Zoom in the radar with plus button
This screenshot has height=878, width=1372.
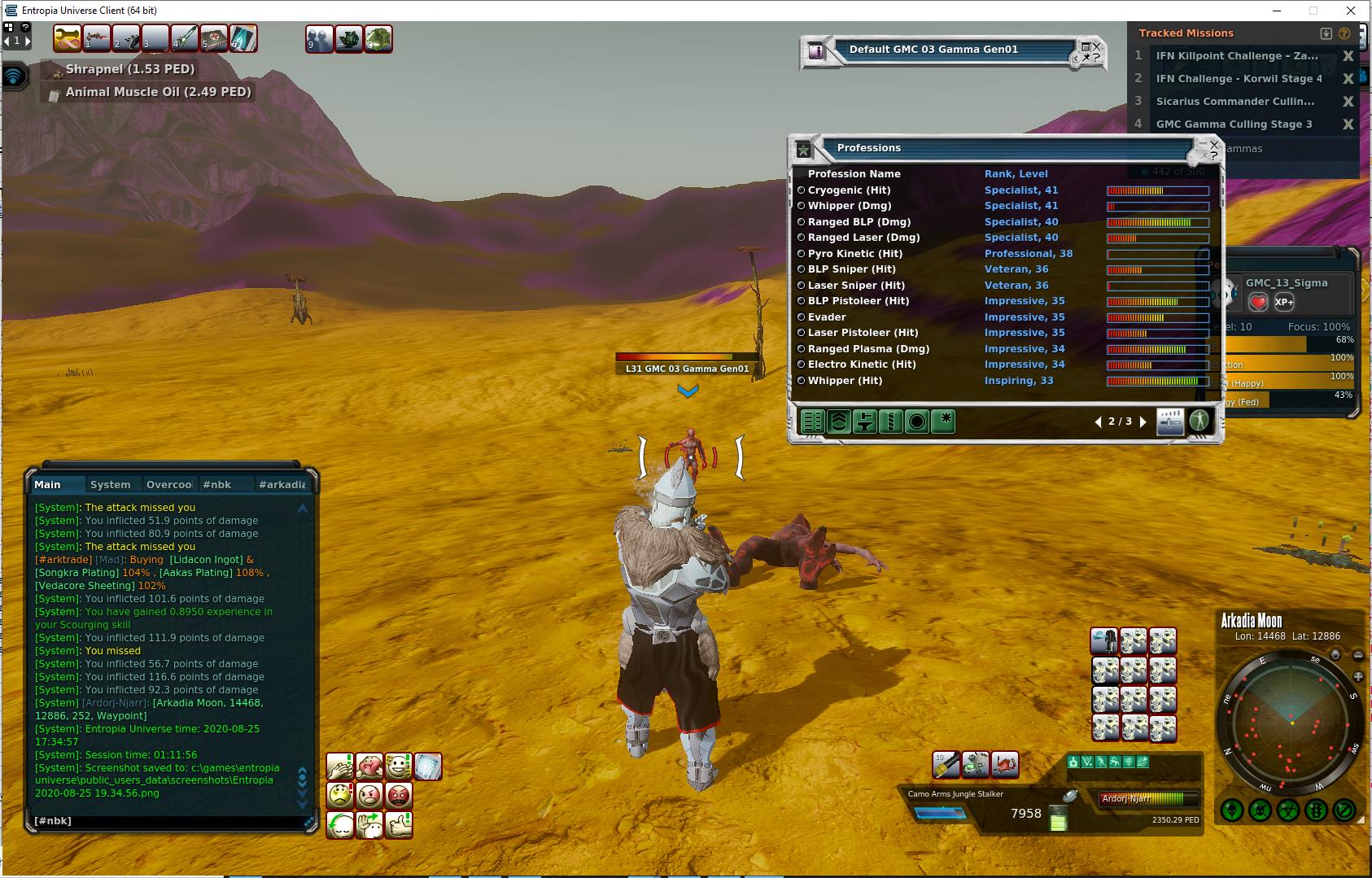pyautogui.click(x=1357, y=677)
